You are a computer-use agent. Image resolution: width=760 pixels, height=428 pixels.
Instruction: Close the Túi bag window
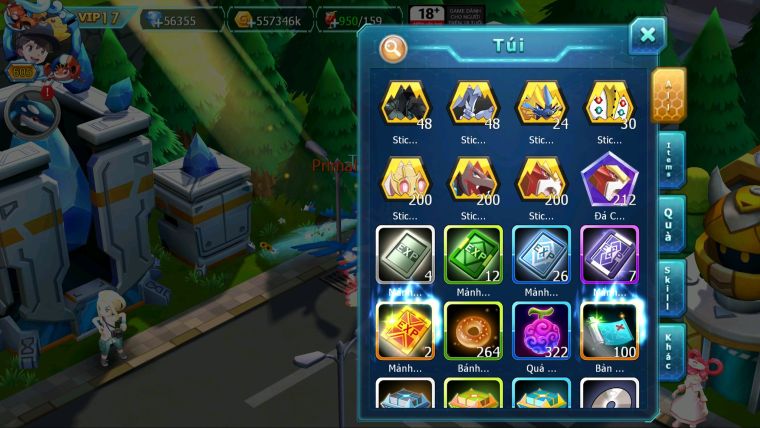(x=647, y=36)
